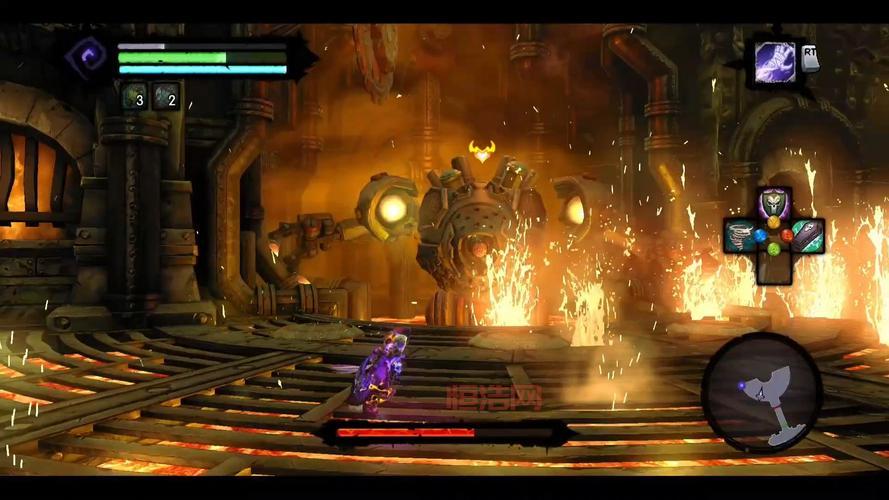Image resolution: width=889 pixels, height=500 pixels.
Task: Use the consumable slot showing count 2
Action: pos(166,96)
